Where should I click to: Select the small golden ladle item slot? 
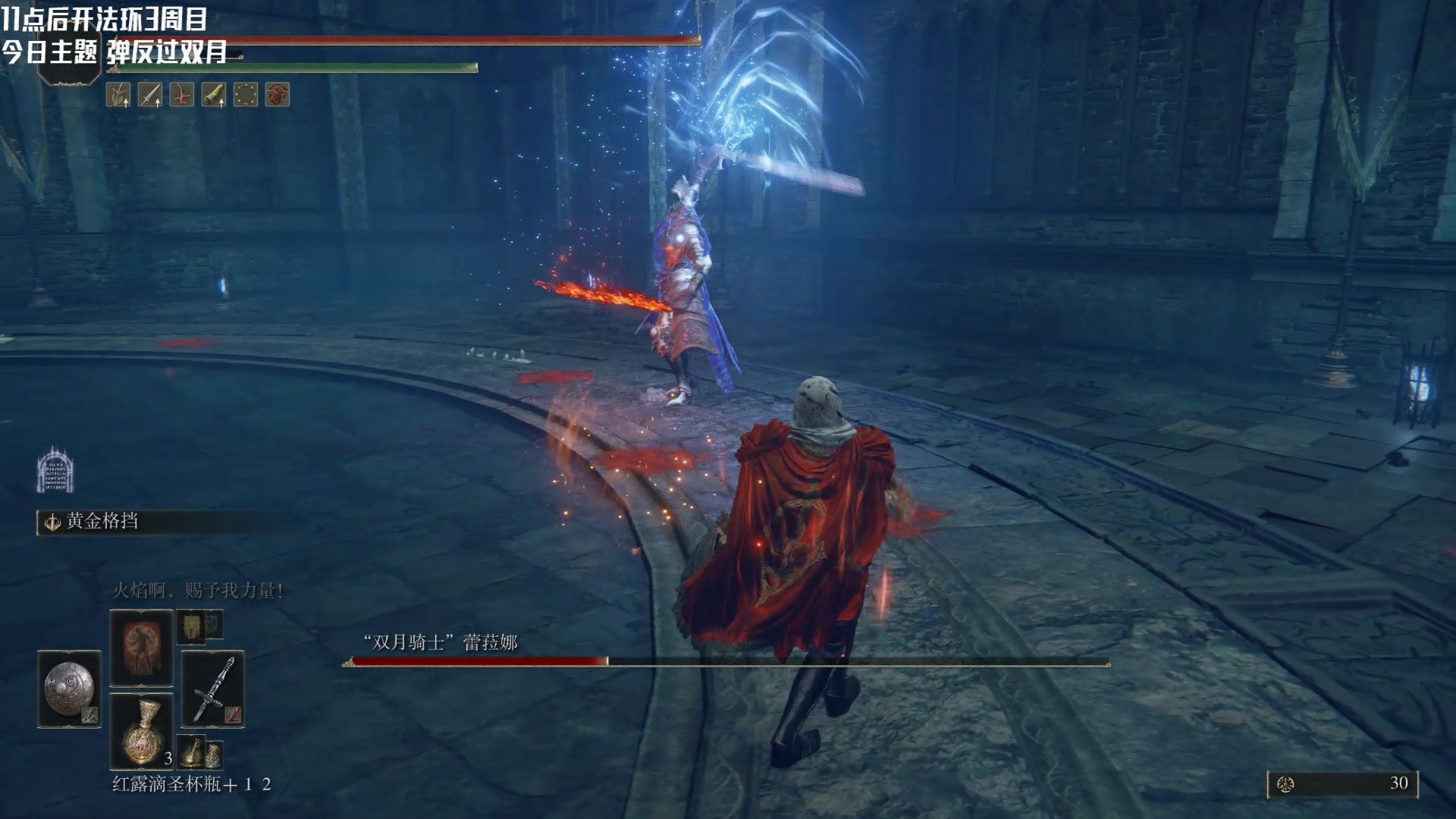192,751
